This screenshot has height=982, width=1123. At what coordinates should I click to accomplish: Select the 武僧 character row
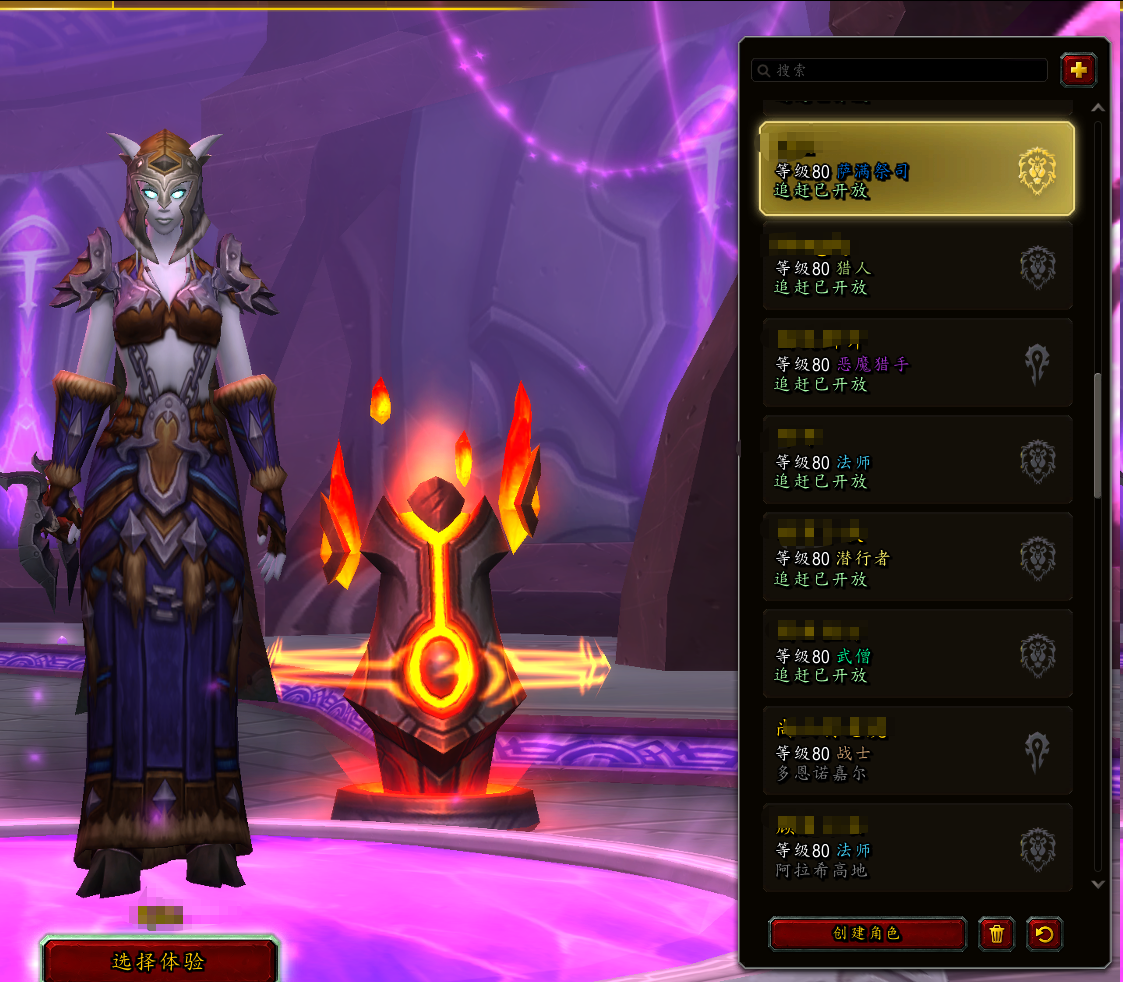pyautogui.click(x=916, y=654)
